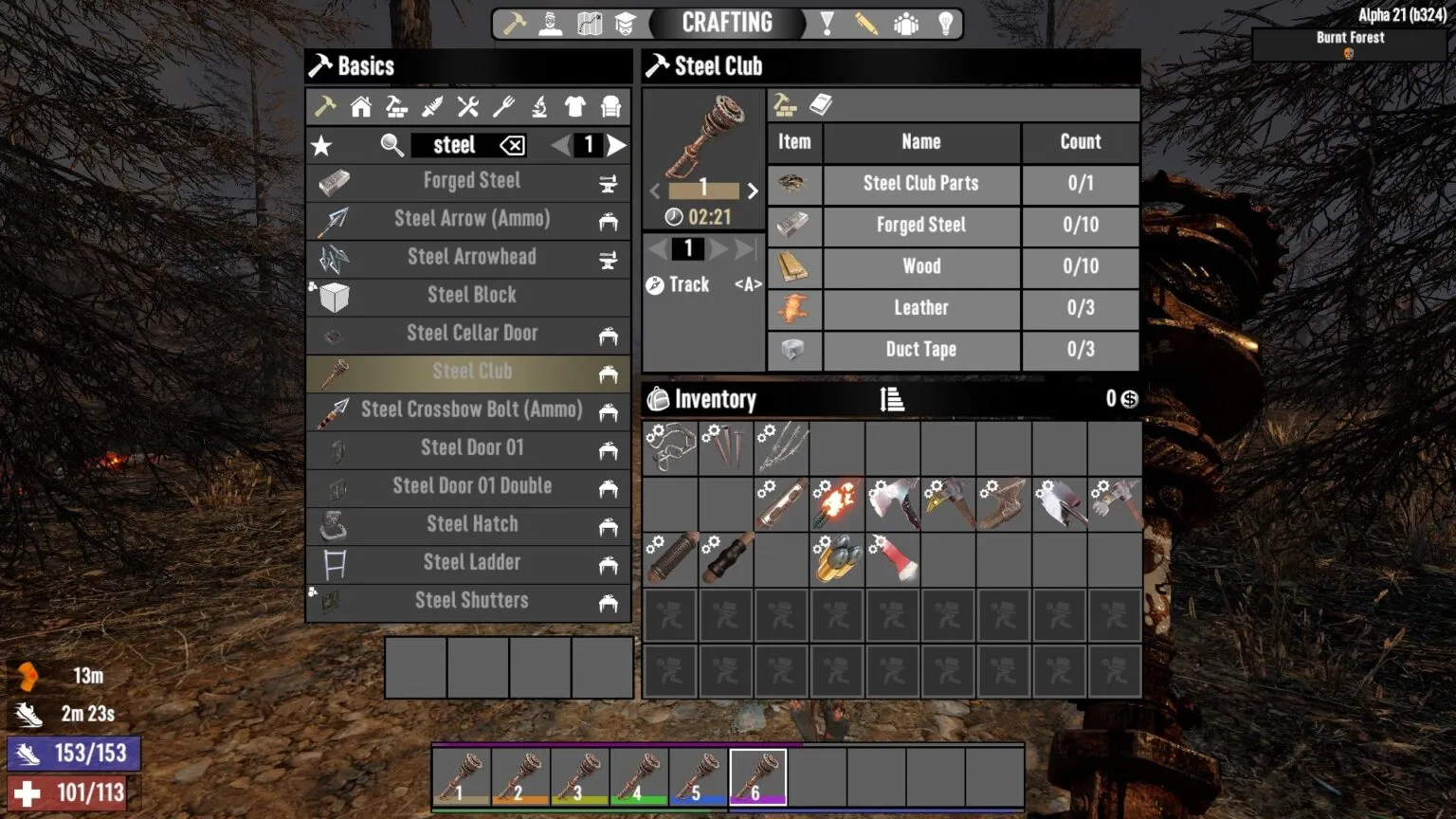Toggle the favorites star filter

322,145
